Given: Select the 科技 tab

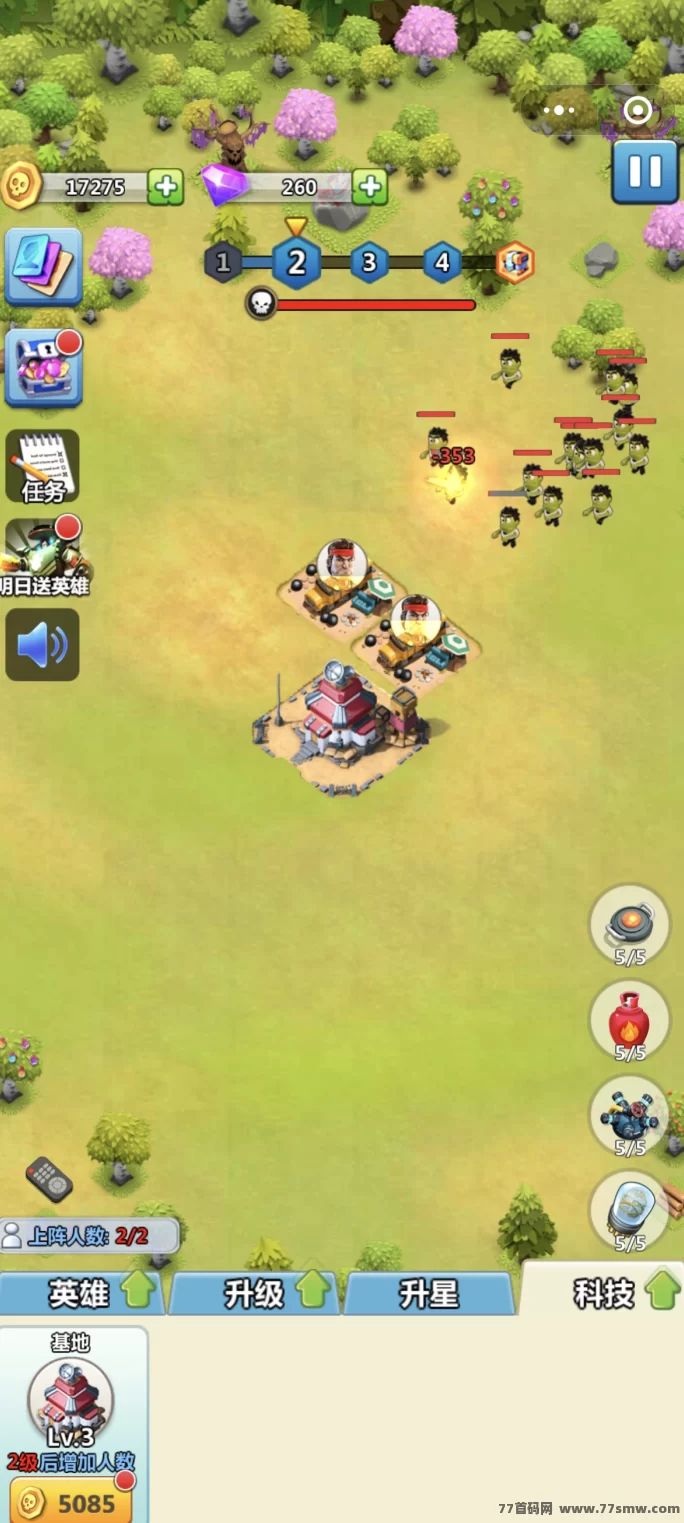Looking at the screenshot, I should coord(605,1293).
